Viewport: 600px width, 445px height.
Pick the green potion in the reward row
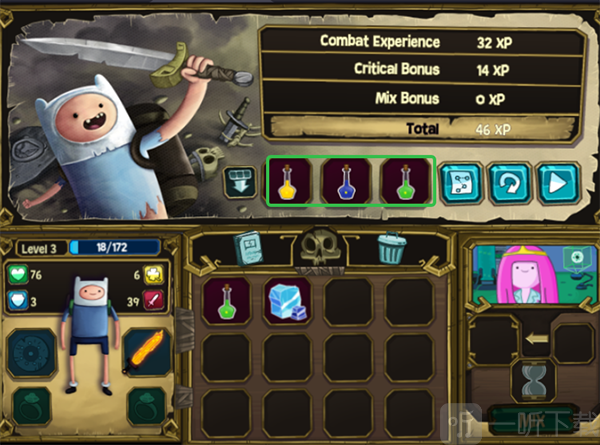405,181
